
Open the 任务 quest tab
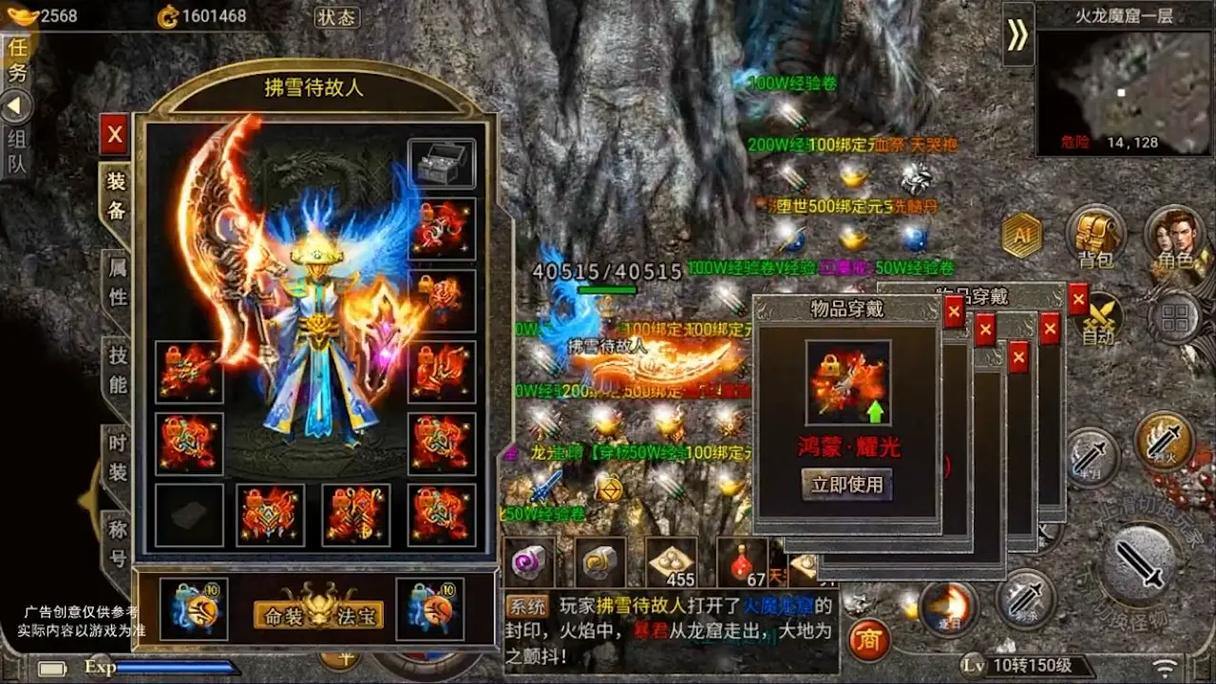click(x=18, y=60)
